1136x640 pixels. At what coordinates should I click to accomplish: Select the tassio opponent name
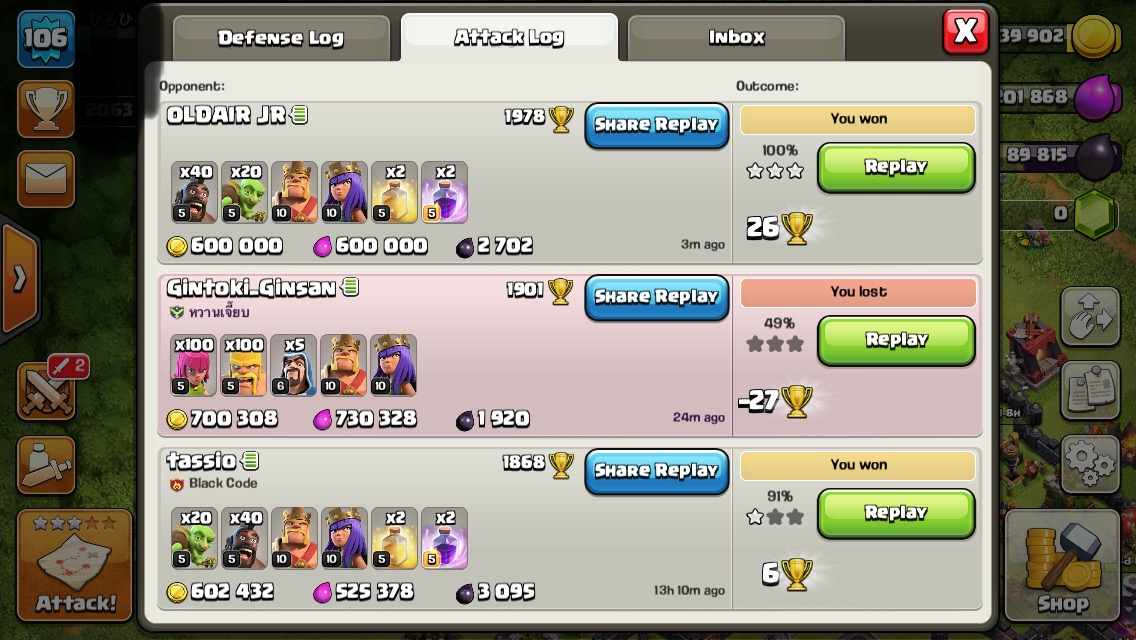201,461
